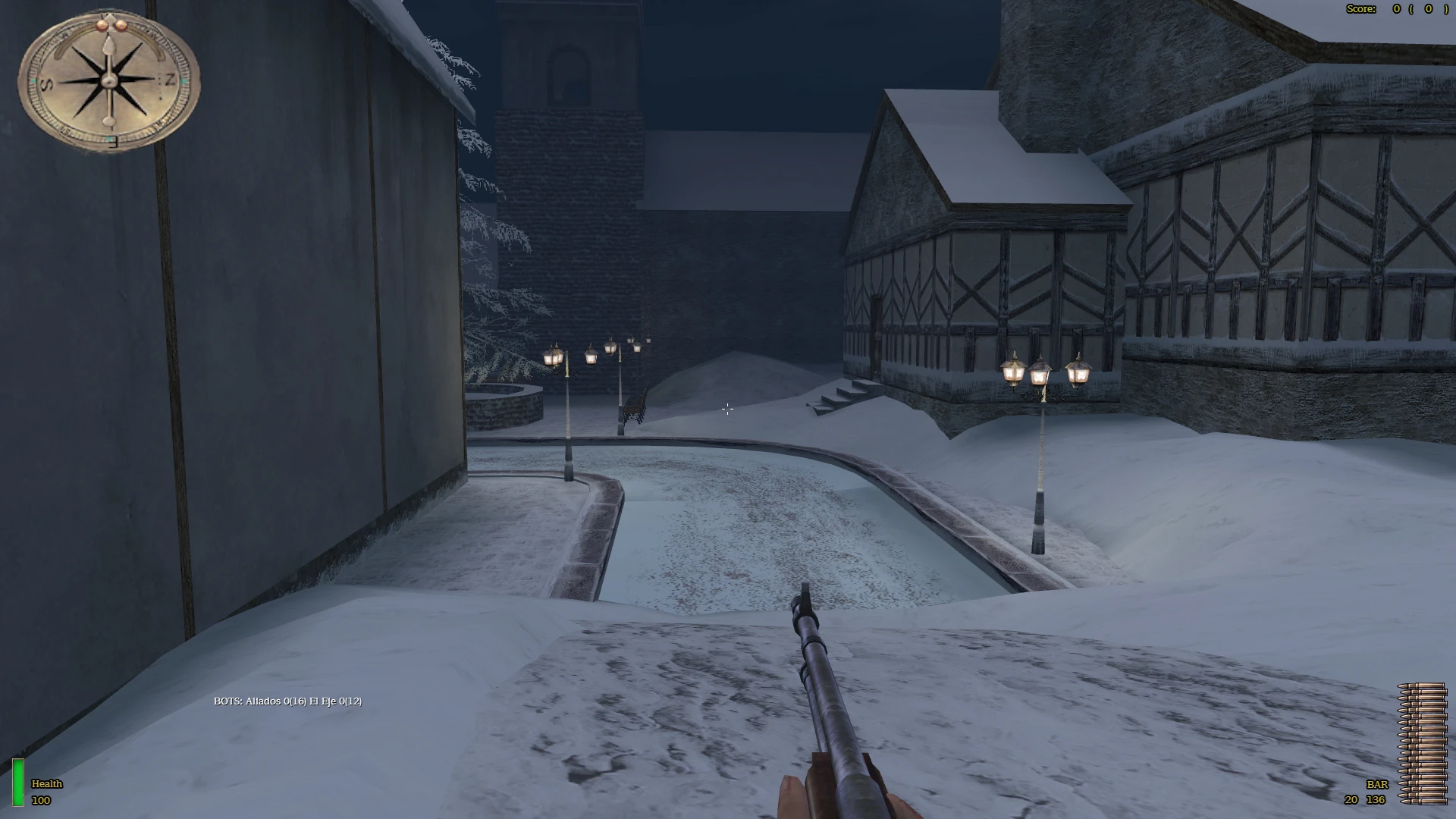Click the compass in the corner
The image size is (1456, 819).
tap(109, 80)
